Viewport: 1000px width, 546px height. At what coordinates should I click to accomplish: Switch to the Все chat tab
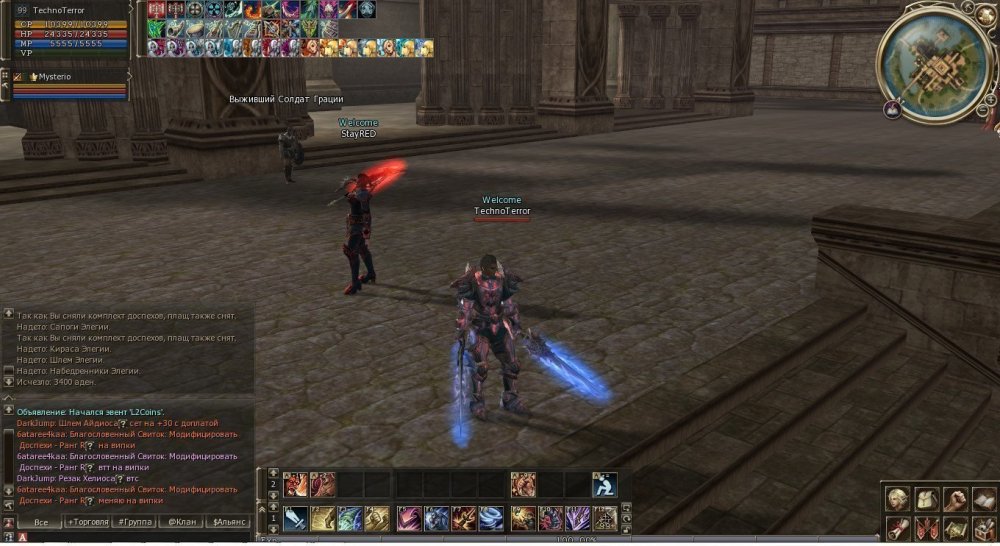pyautogui.click(x=40, y=523)
